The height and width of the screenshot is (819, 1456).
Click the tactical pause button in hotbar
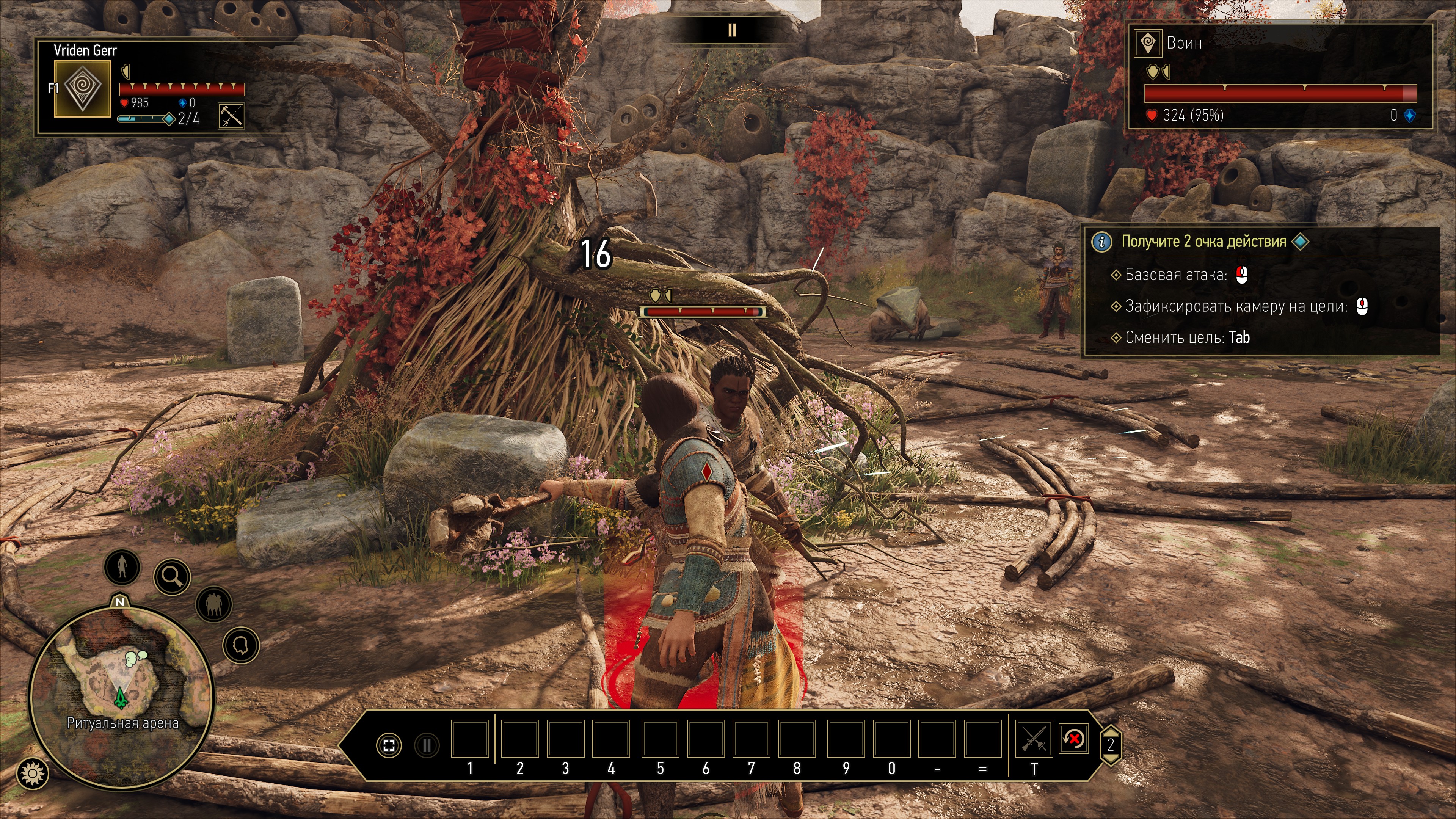point(427,745)
